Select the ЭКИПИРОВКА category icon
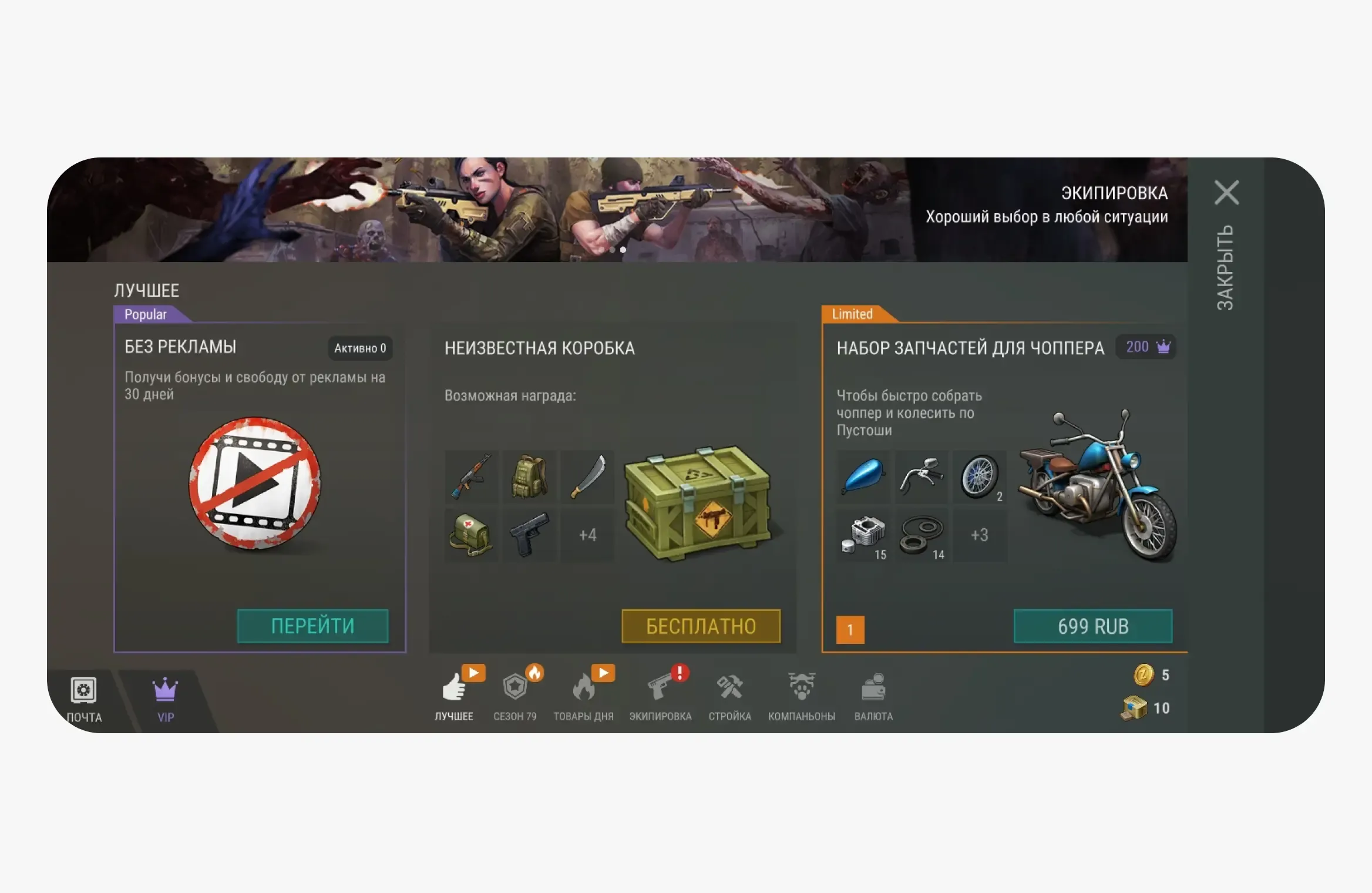Viewport: 1372px width, 893px height. pyautogui.click(x=660, y=693)
